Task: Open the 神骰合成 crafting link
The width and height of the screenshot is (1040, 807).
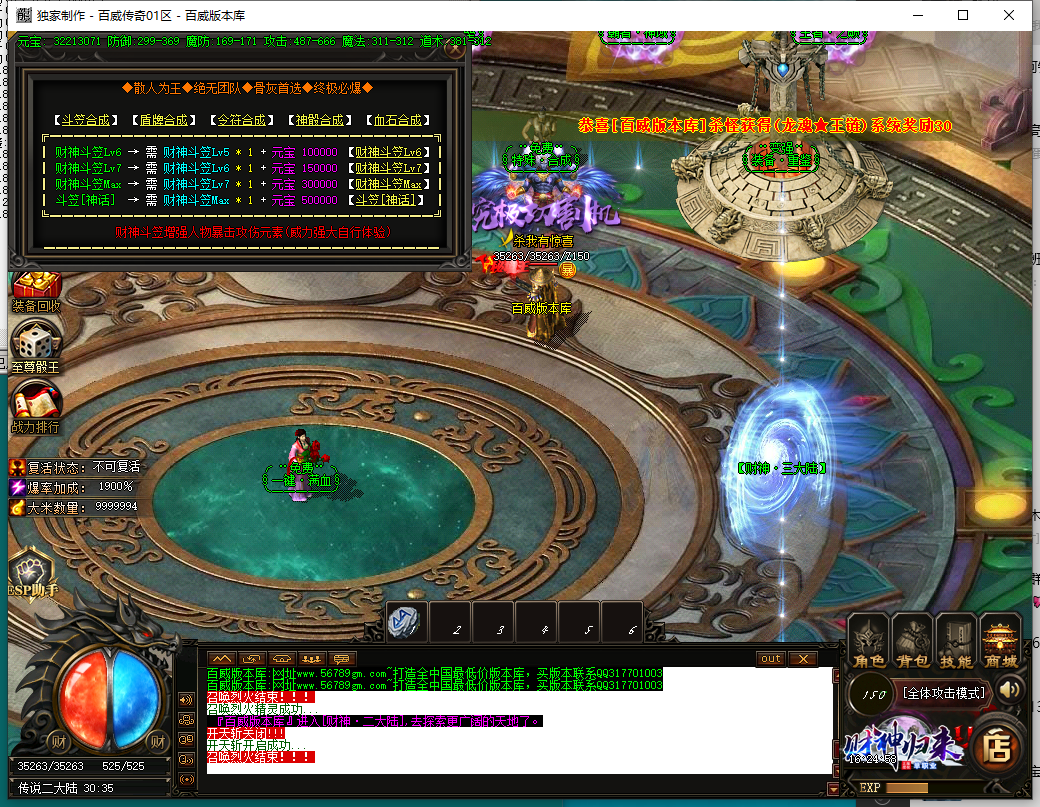Action: tap(319, 120)
